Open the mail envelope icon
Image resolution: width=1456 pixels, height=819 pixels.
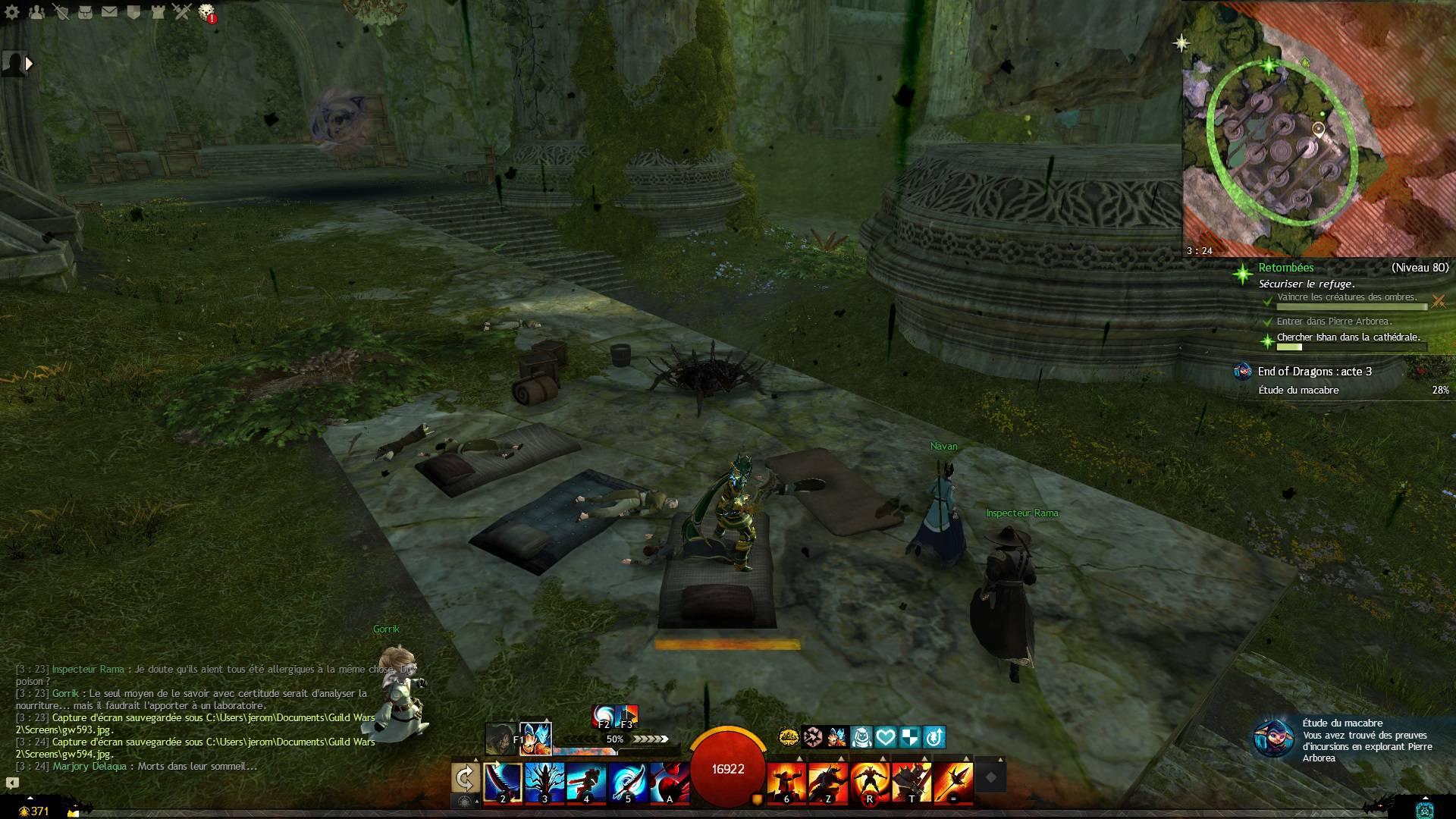tap(109, 12)
